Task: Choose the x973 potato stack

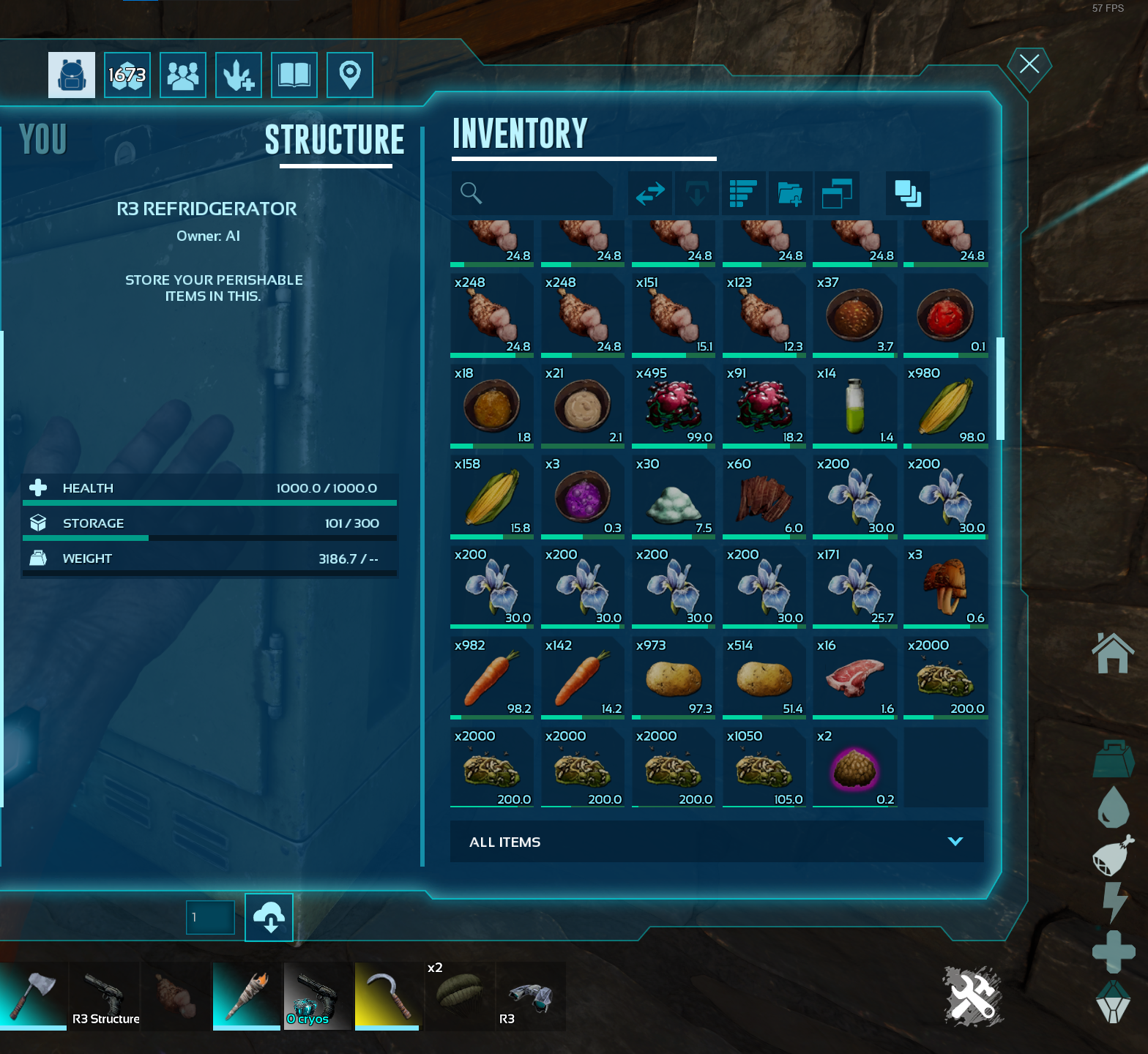Action: (674, 677)
